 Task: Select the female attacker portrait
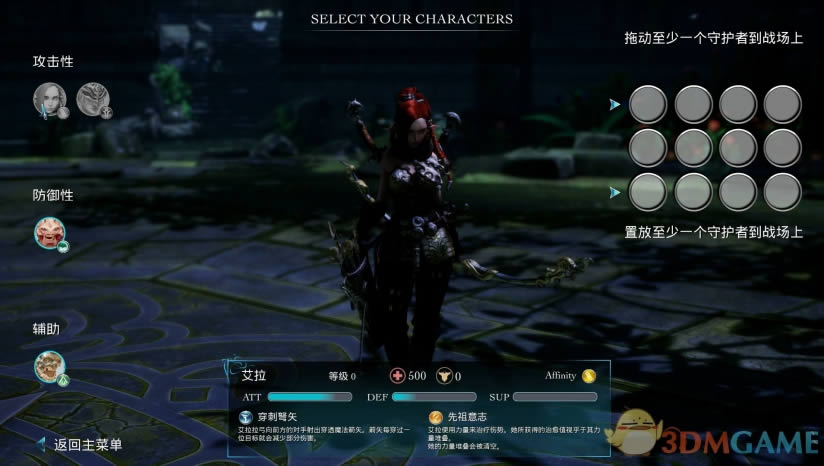coord(49,98)
